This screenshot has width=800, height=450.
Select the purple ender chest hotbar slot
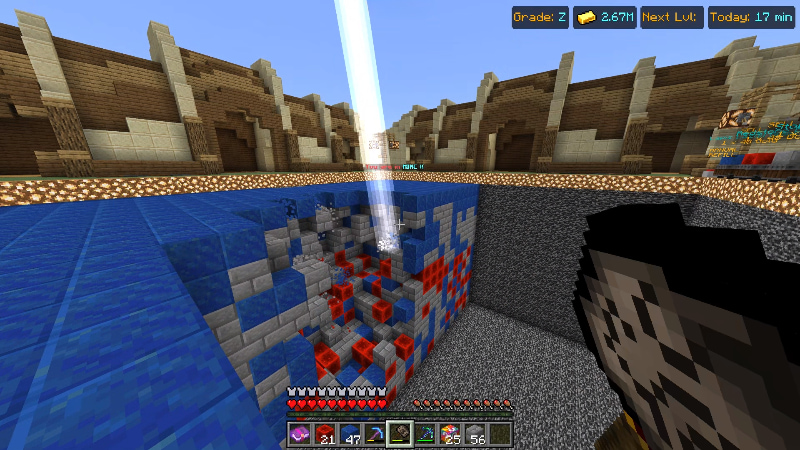[x=299, y=434]
